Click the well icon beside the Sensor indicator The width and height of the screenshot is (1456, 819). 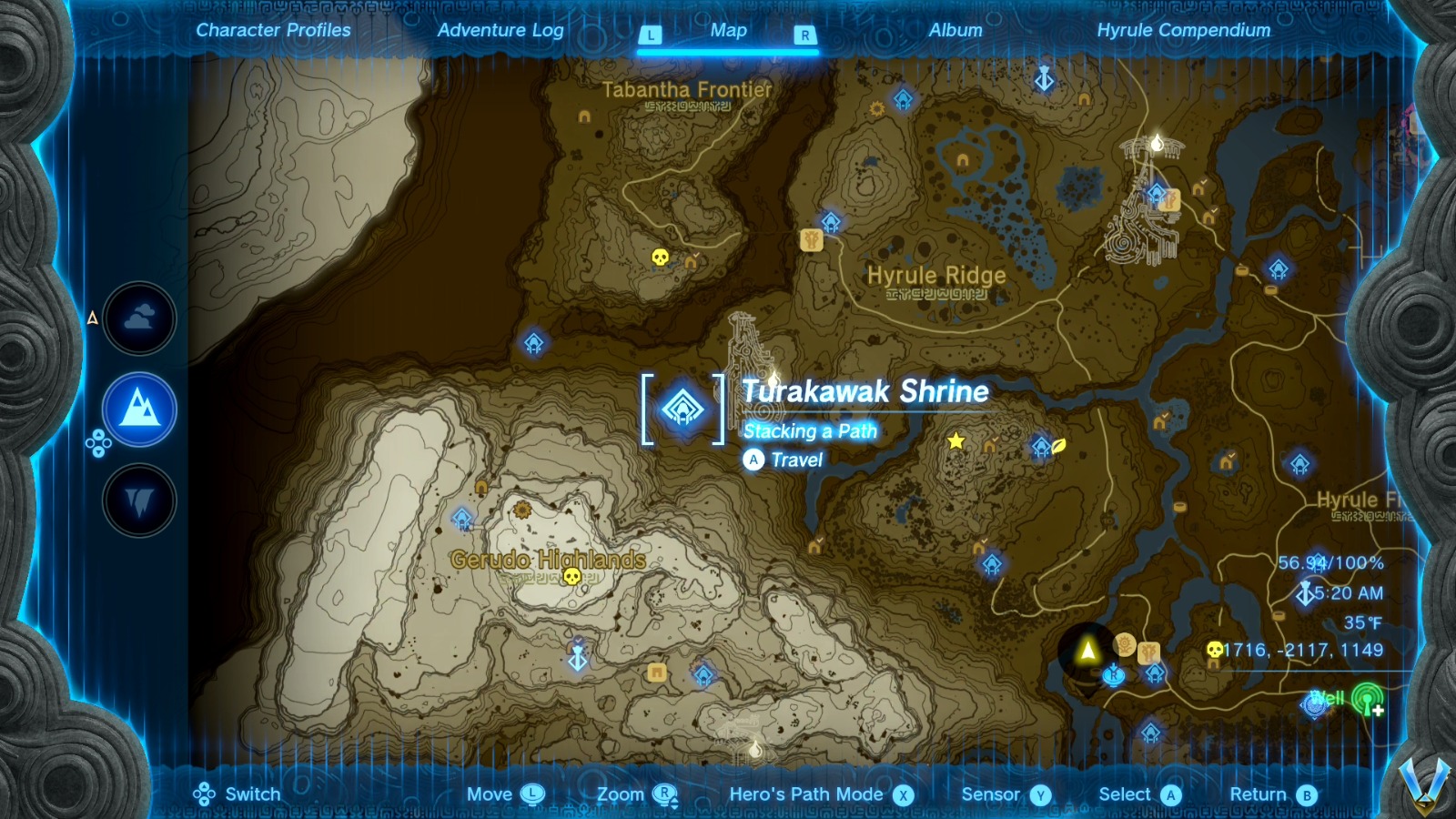(x=1314, y=705)
